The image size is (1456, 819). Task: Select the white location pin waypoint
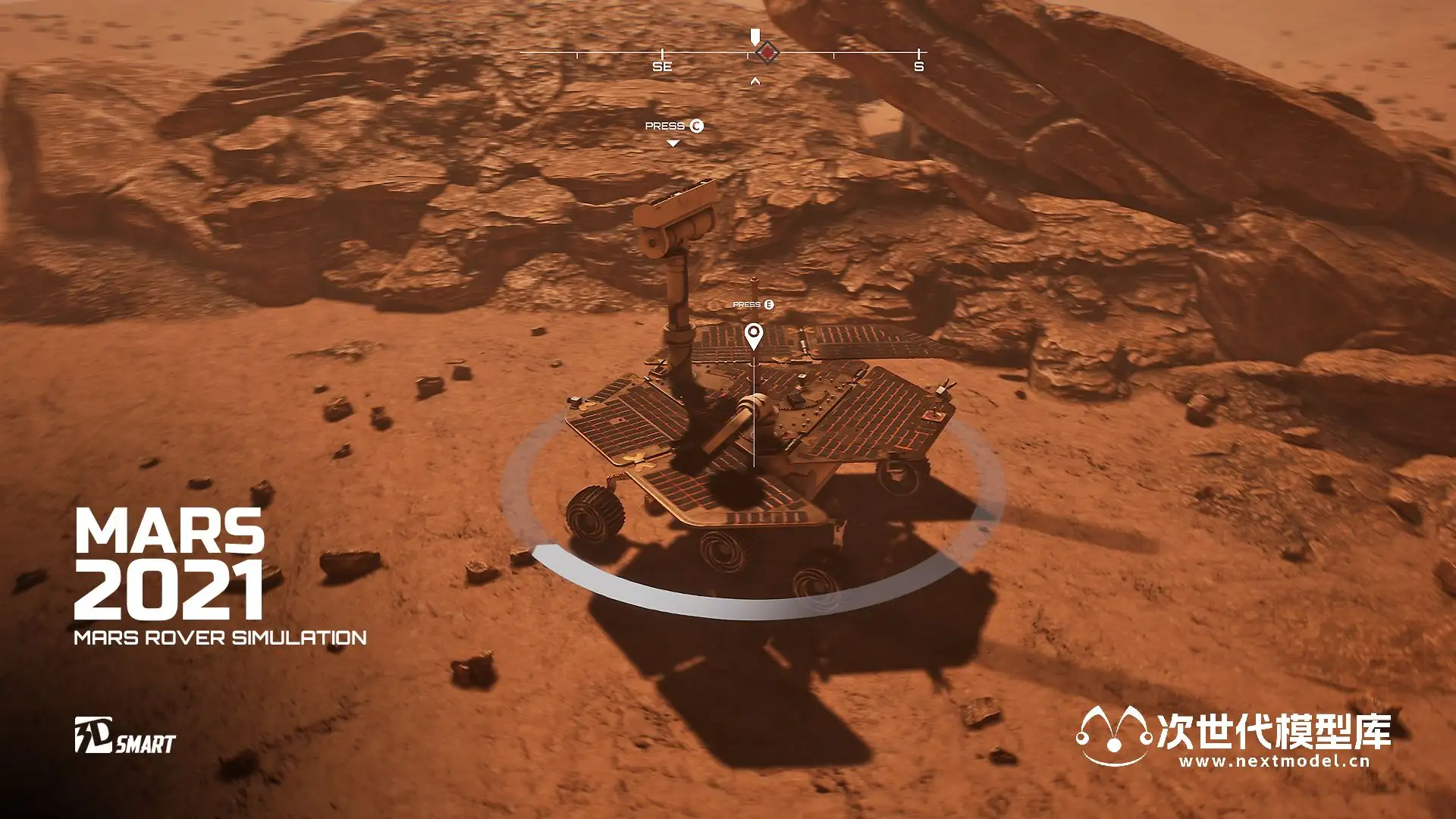pos(753,334)
